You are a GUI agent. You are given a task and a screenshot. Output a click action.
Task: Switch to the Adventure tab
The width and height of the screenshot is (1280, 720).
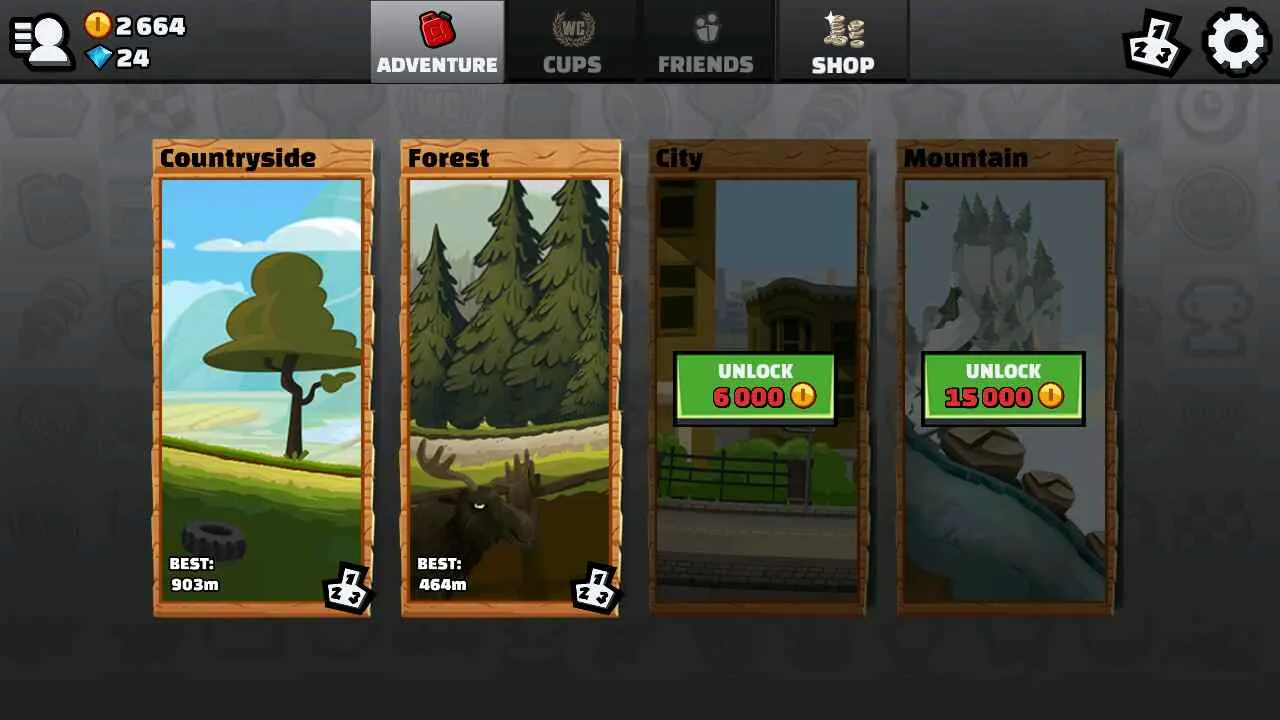click(x=437, y=42)
